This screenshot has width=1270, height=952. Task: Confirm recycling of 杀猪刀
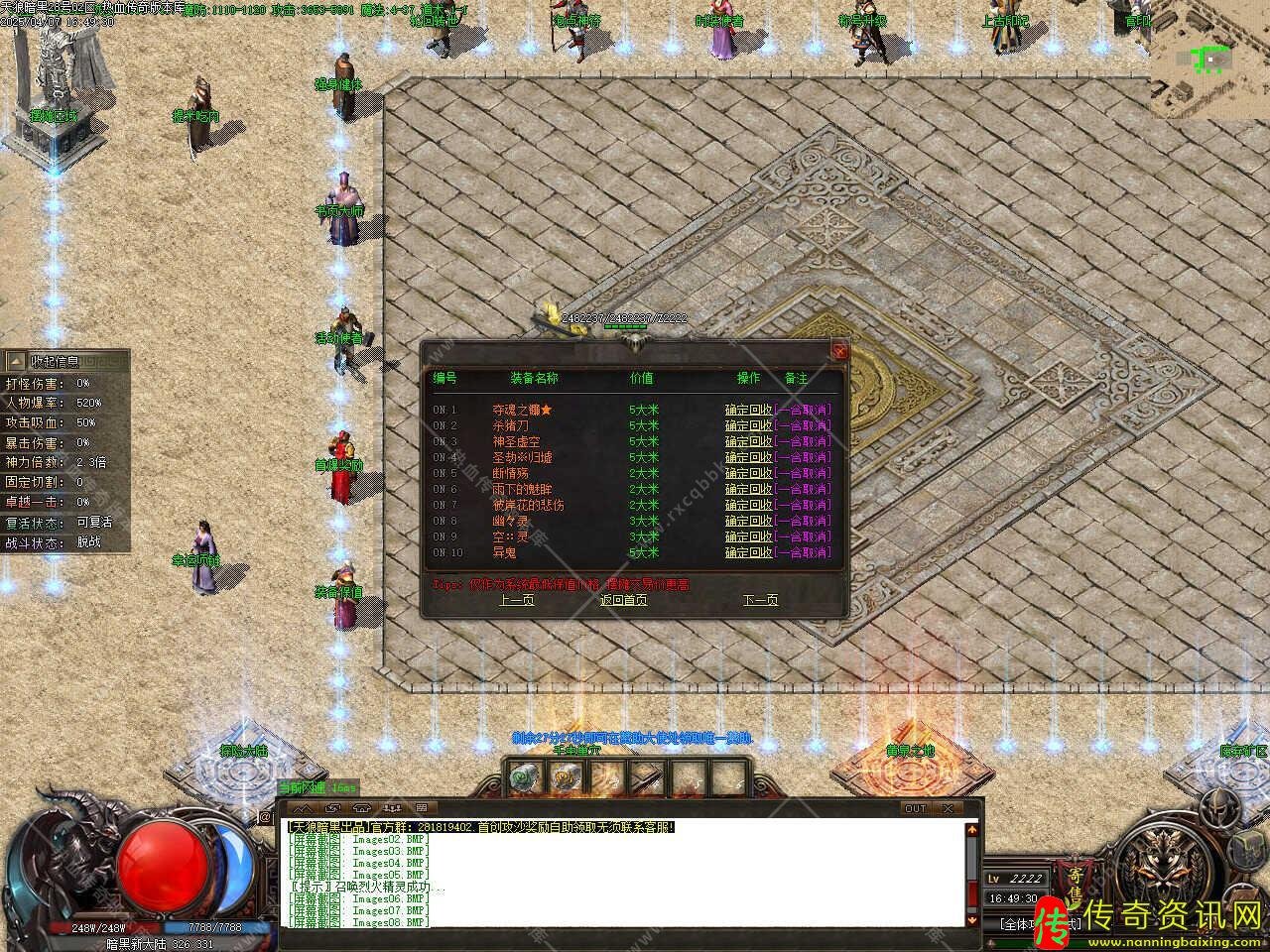click(748, 425)
